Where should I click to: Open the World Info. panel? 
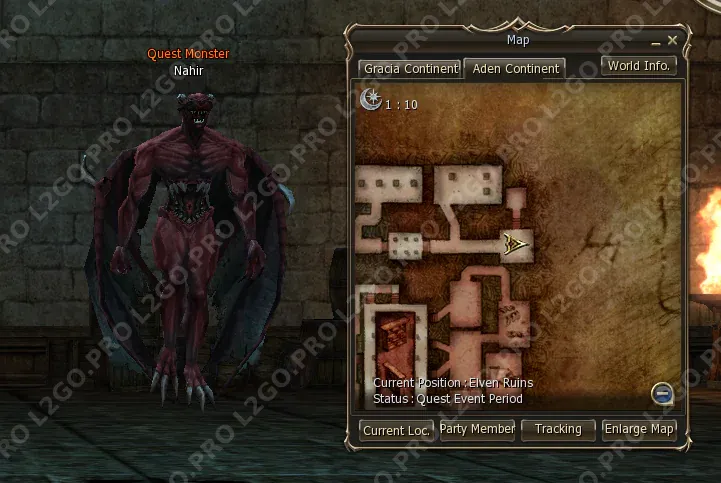coord(640,66)
